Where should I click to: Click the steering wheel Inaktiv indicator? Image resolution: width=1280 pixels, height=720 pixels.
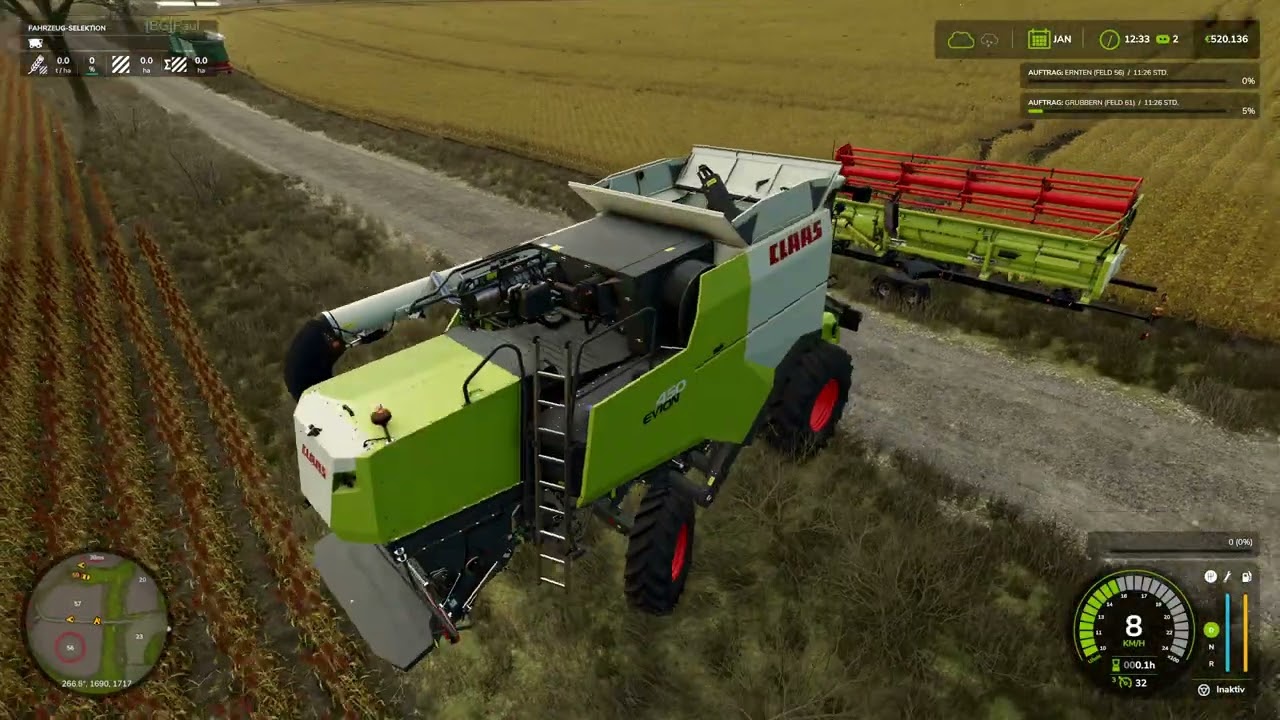pyautogui.click(x=1204, y=689)
